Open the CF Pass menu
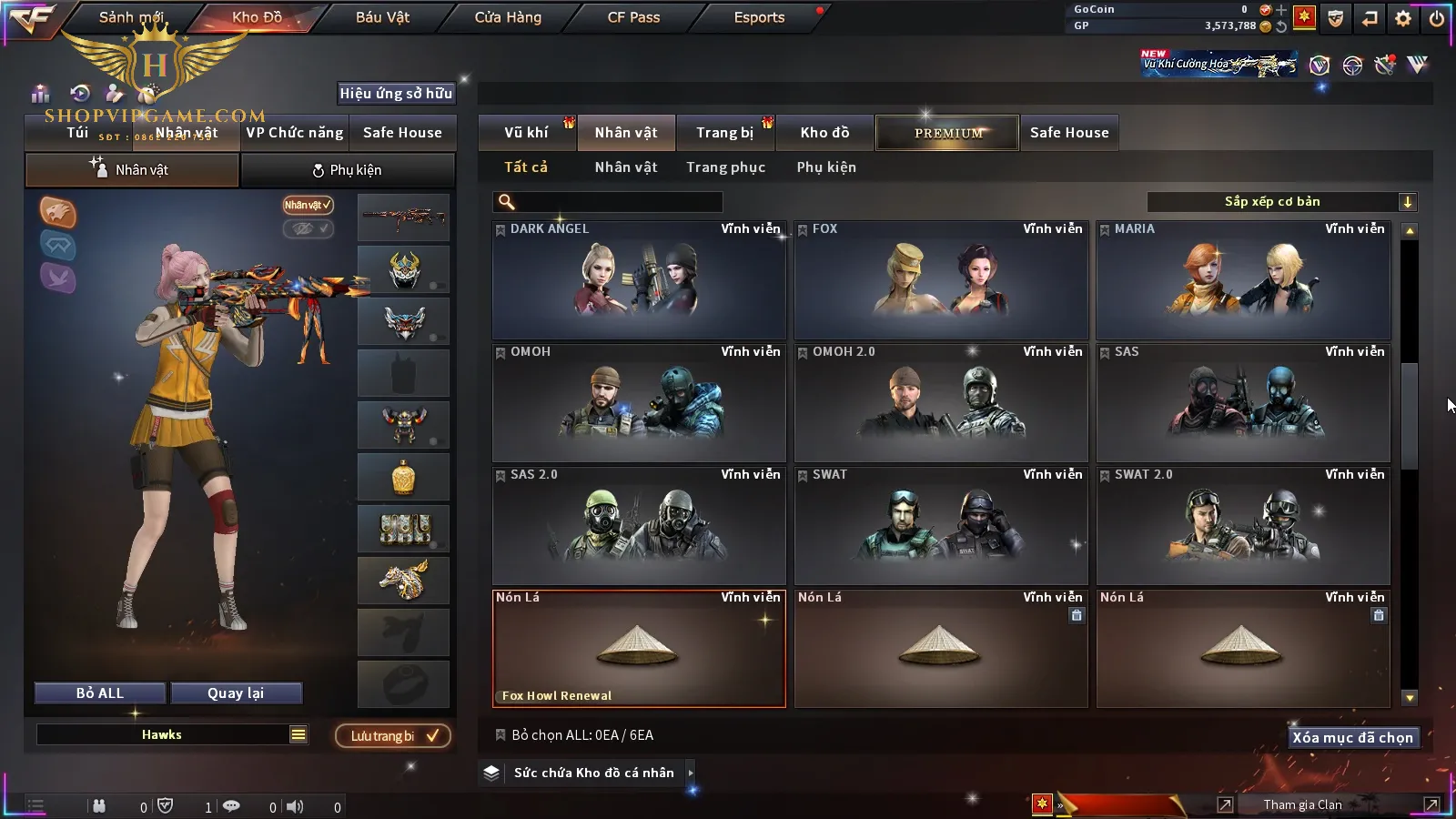1456x819 pixels. point(633,17)
